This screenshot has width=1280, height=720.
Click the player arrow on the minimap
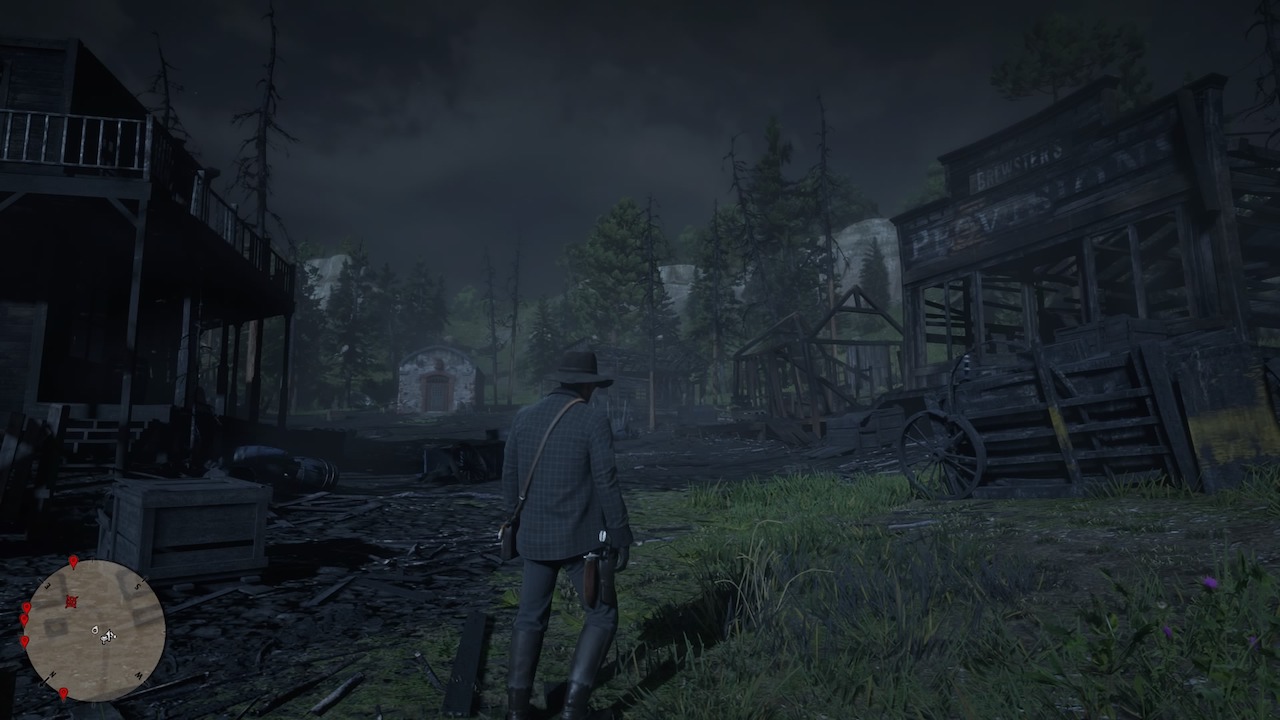(107, 637)
